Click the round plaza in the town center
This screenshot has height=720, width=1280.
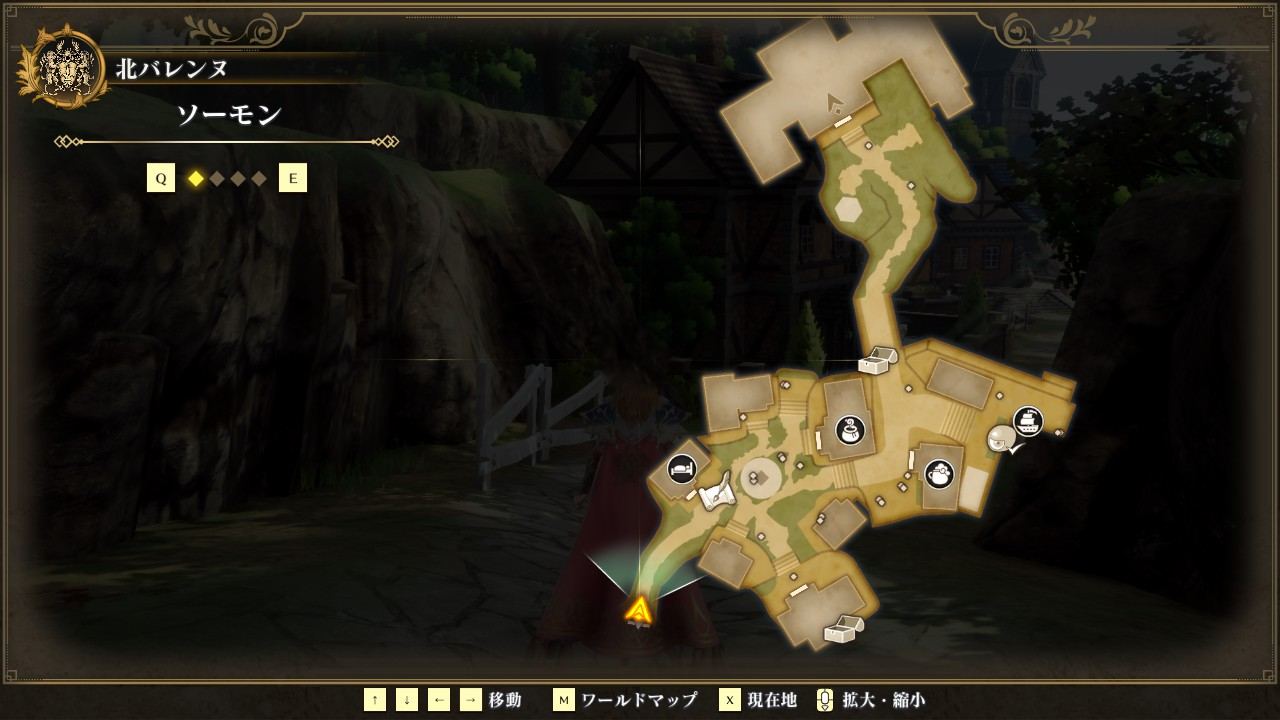click(760, 478)
